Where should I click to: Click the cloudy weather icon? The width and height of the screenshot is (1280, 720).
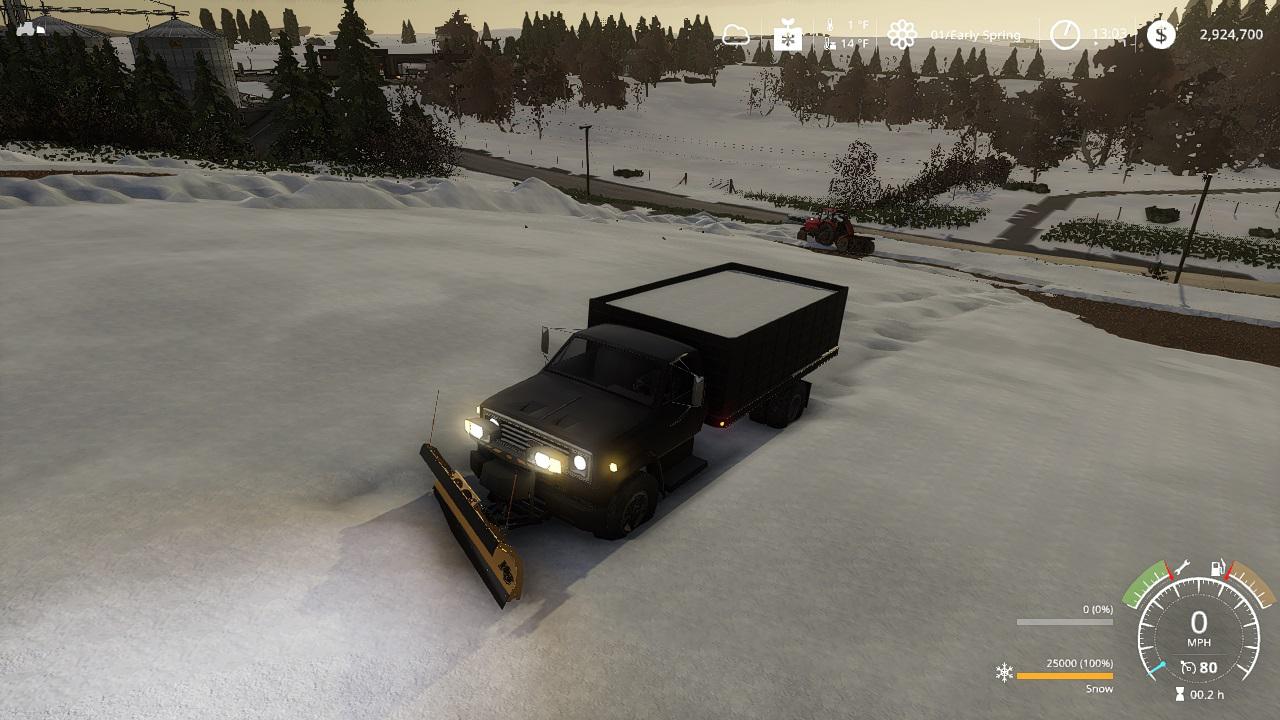[736, 36]
